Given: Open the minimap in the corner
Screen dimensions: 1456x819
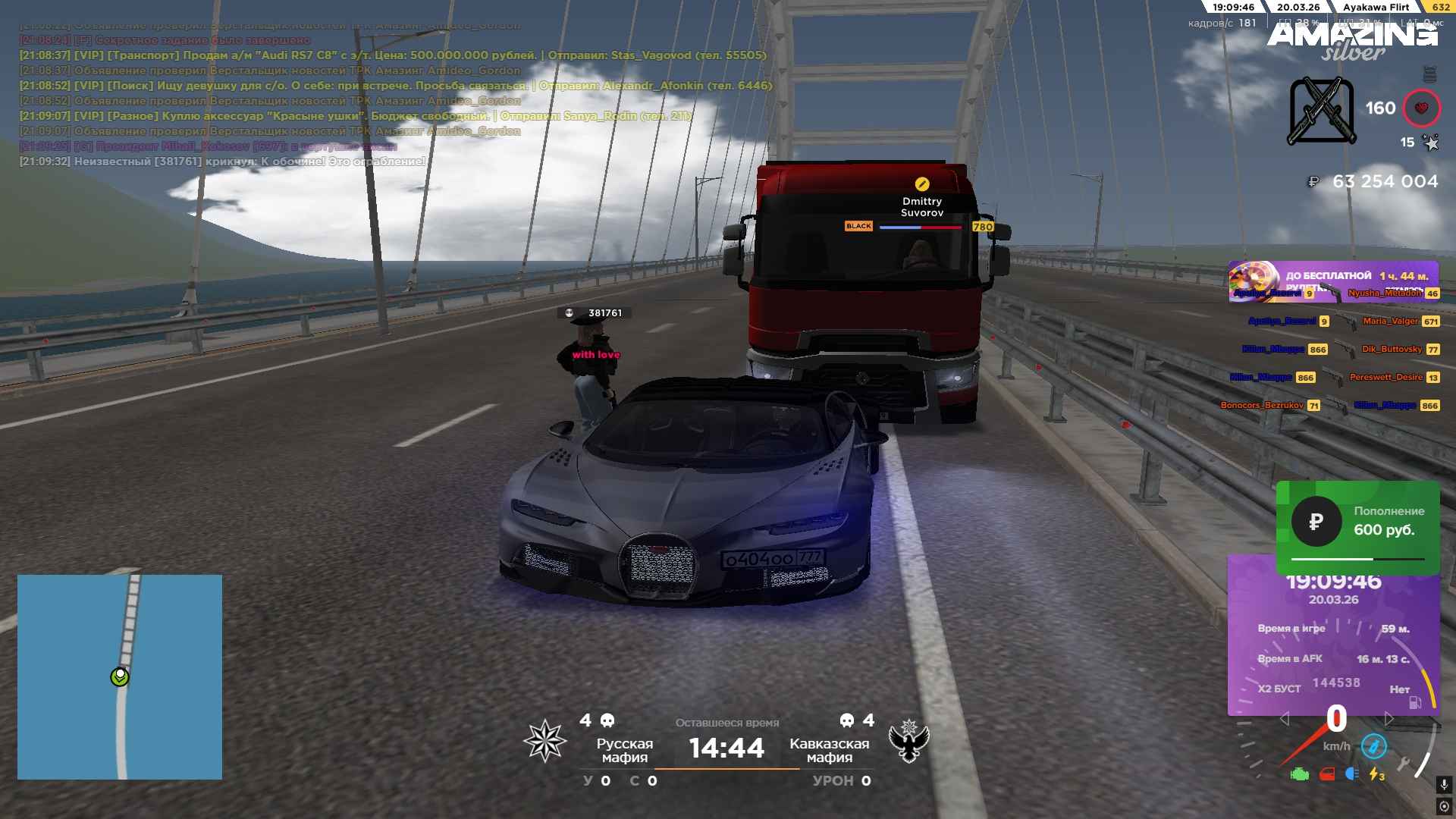Looking at the screenshot, I should coord(120,676).
